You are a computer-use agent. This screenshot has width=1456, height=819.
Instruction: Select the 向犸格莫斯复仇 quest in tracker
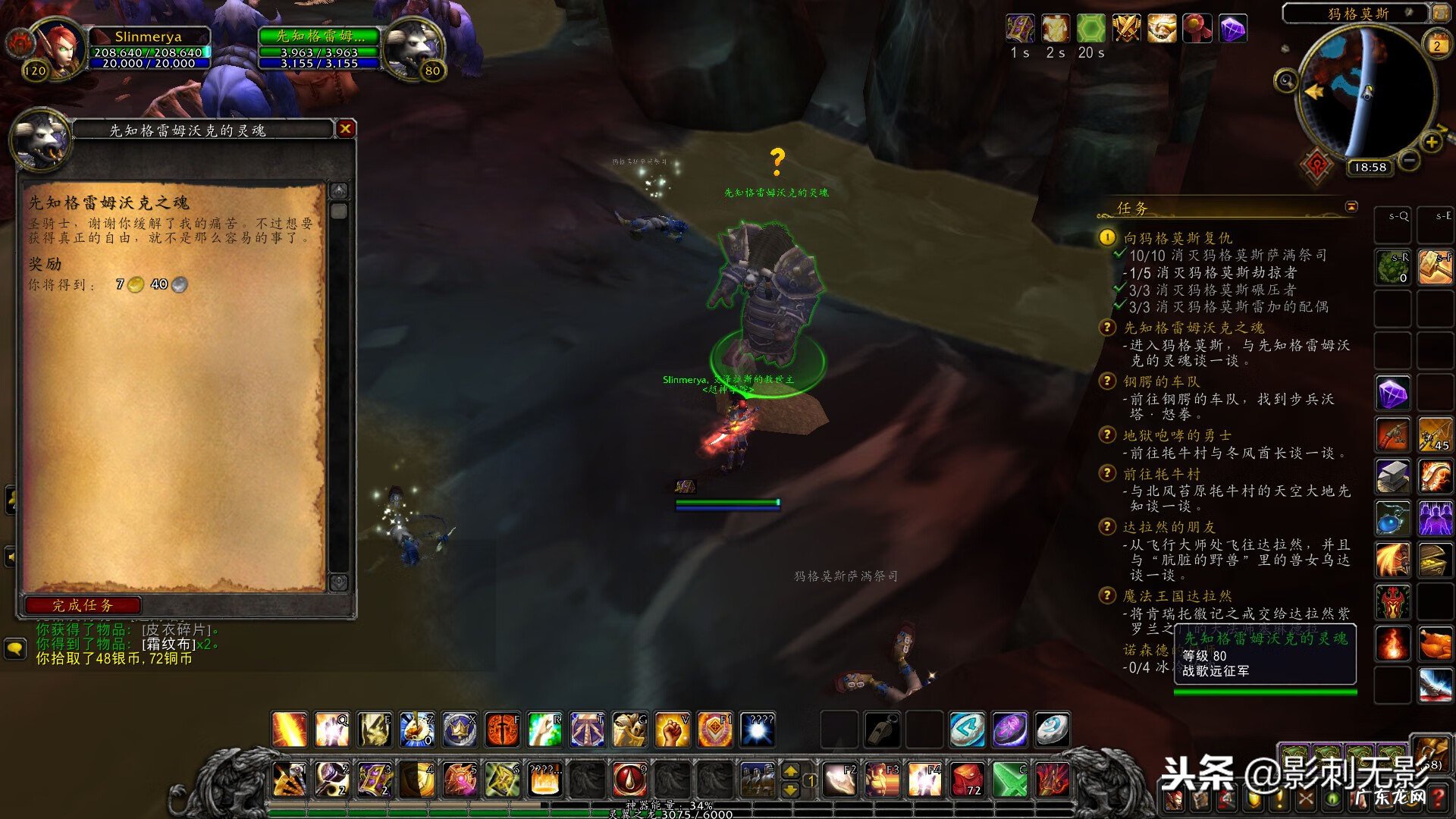pos(1178,238)
